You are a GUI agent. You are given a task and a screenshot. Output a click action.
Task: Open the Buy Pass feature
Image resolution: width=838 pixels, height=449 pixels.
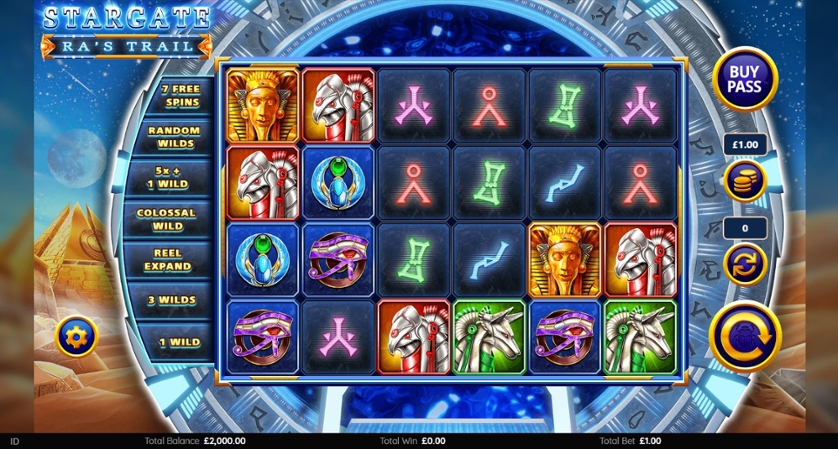745,79
